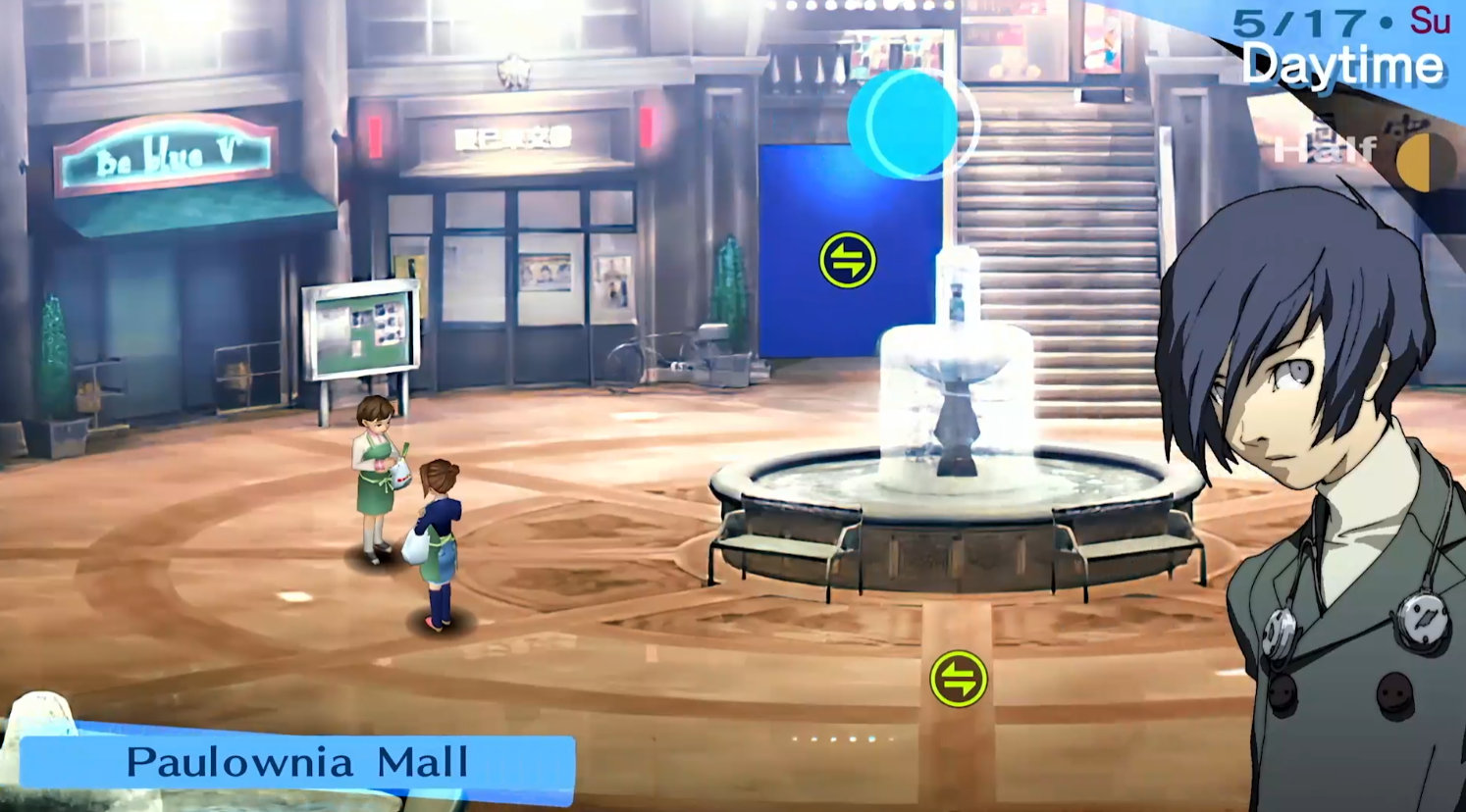Viewport: 1466px width, 812px height.
Task: Choose the exit marker on the floor path
Action: 958,679
